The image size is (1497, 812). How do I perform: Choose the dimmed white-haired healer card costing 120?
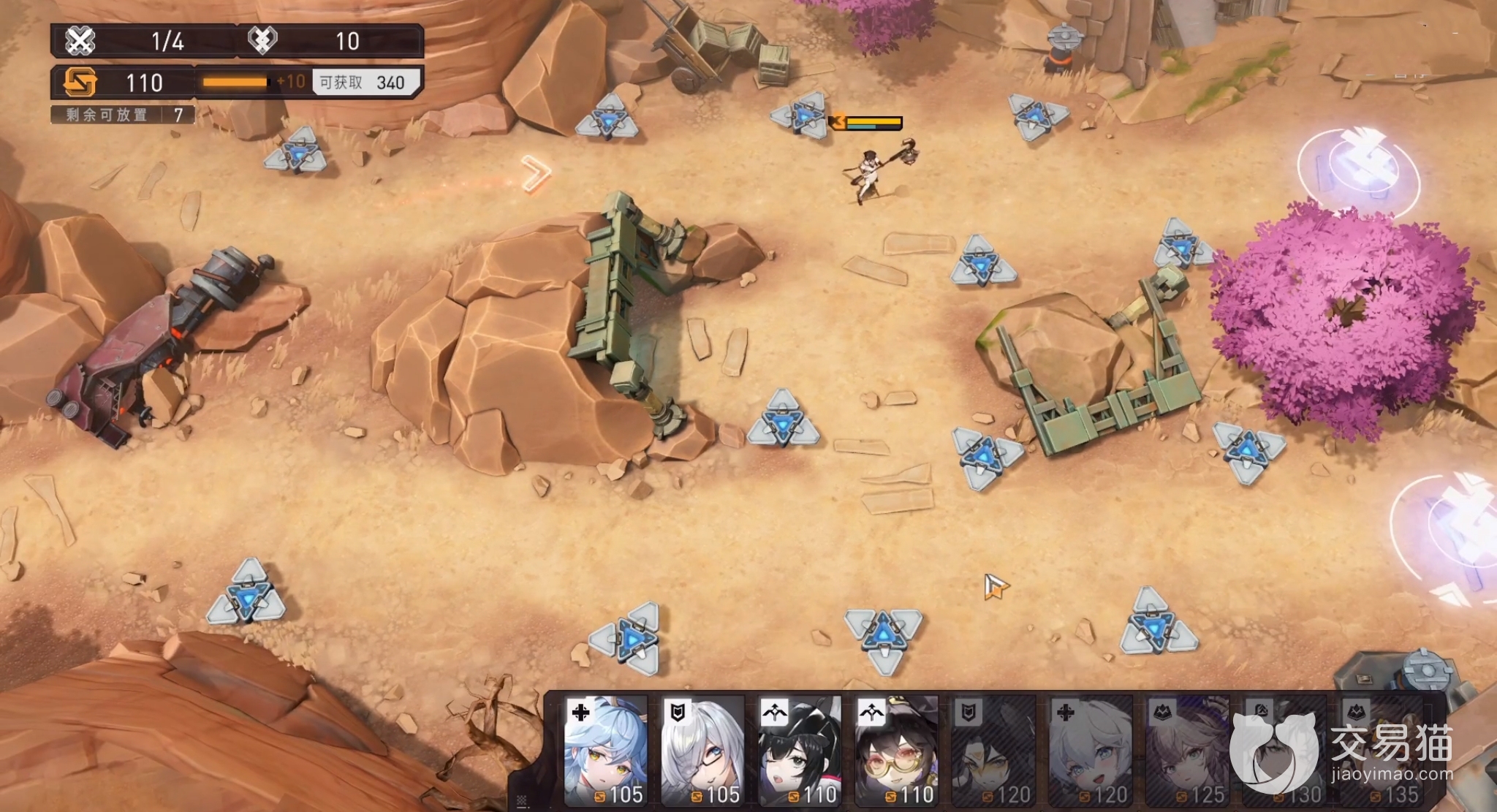coord(1091,751)
